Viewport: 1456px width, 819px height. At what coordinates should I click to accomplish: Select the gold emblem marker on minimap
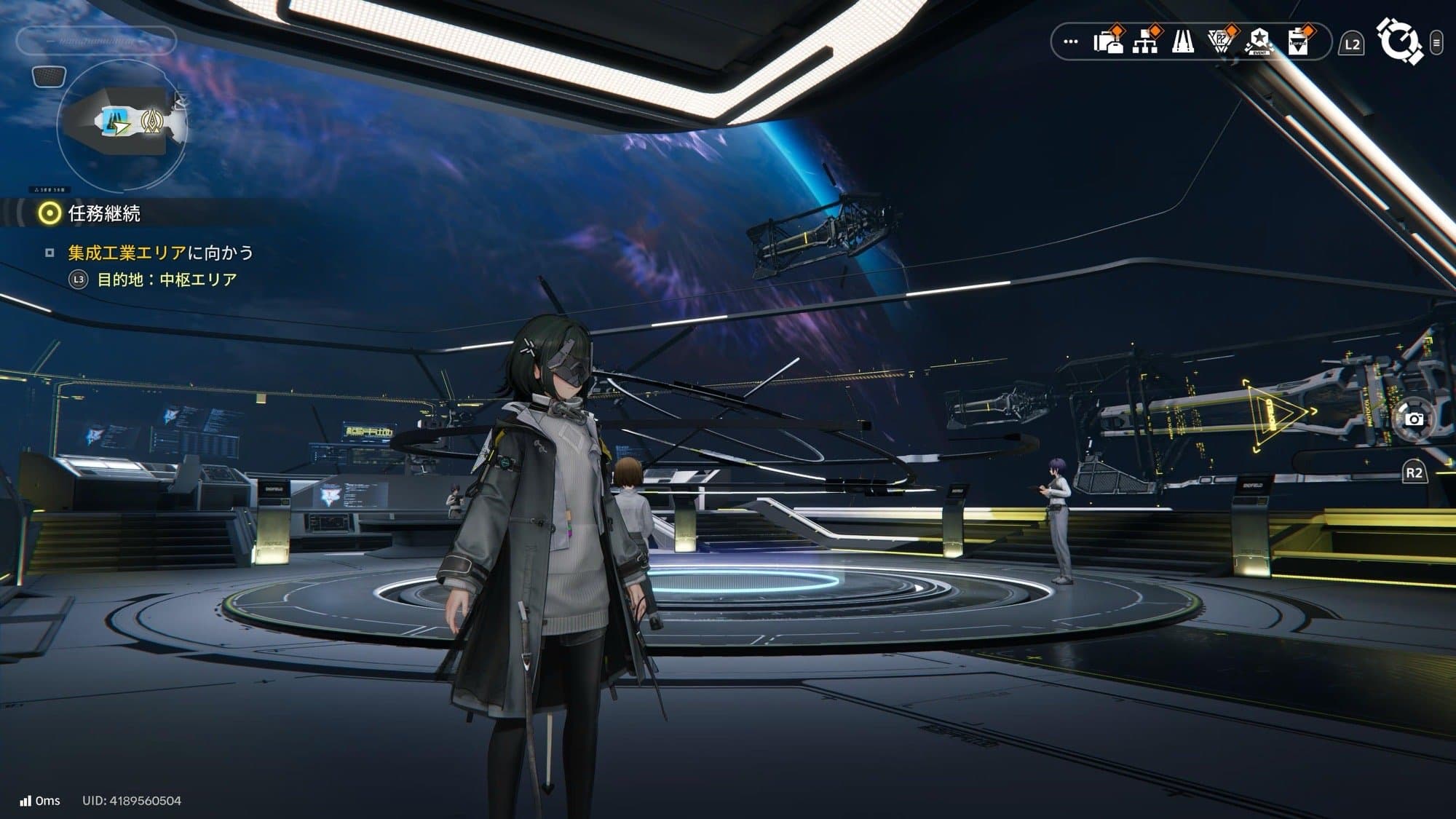click(151, 122)
